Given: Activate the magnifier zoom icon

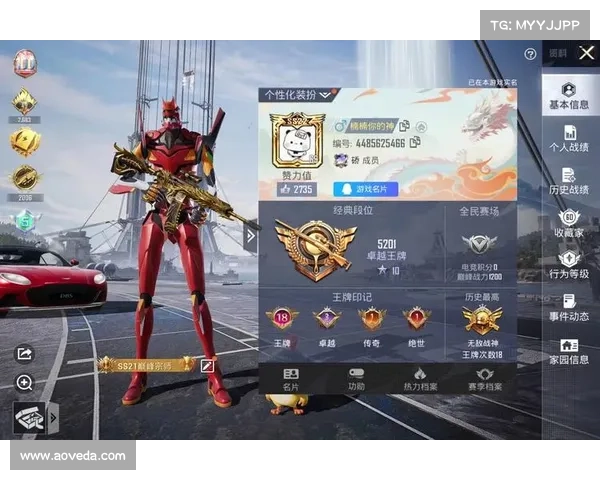Looking at the screenshot, I should [x=25, y=382].
